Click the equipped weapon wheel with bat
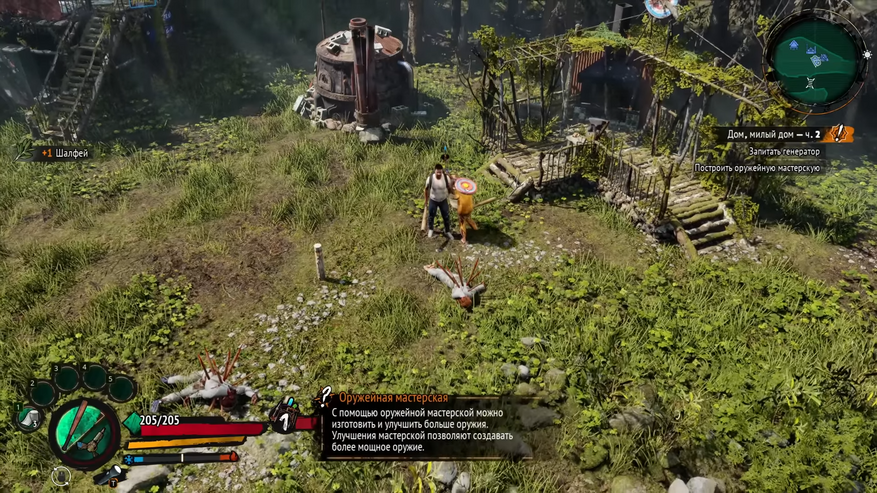The height and width of the screenshot is (493, 877). coord(84,432)
